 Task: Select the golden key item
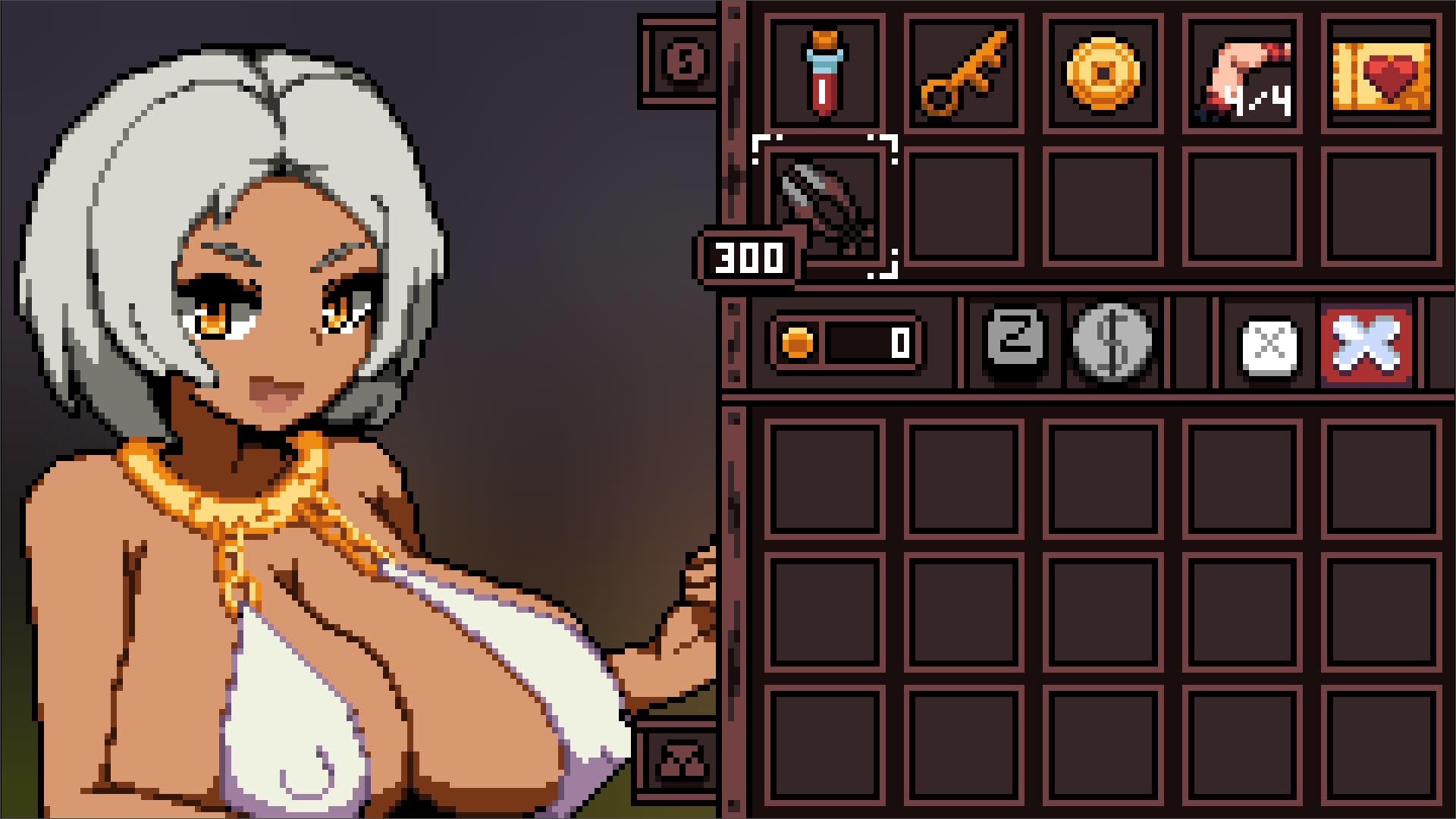click(x=965, y=74)
